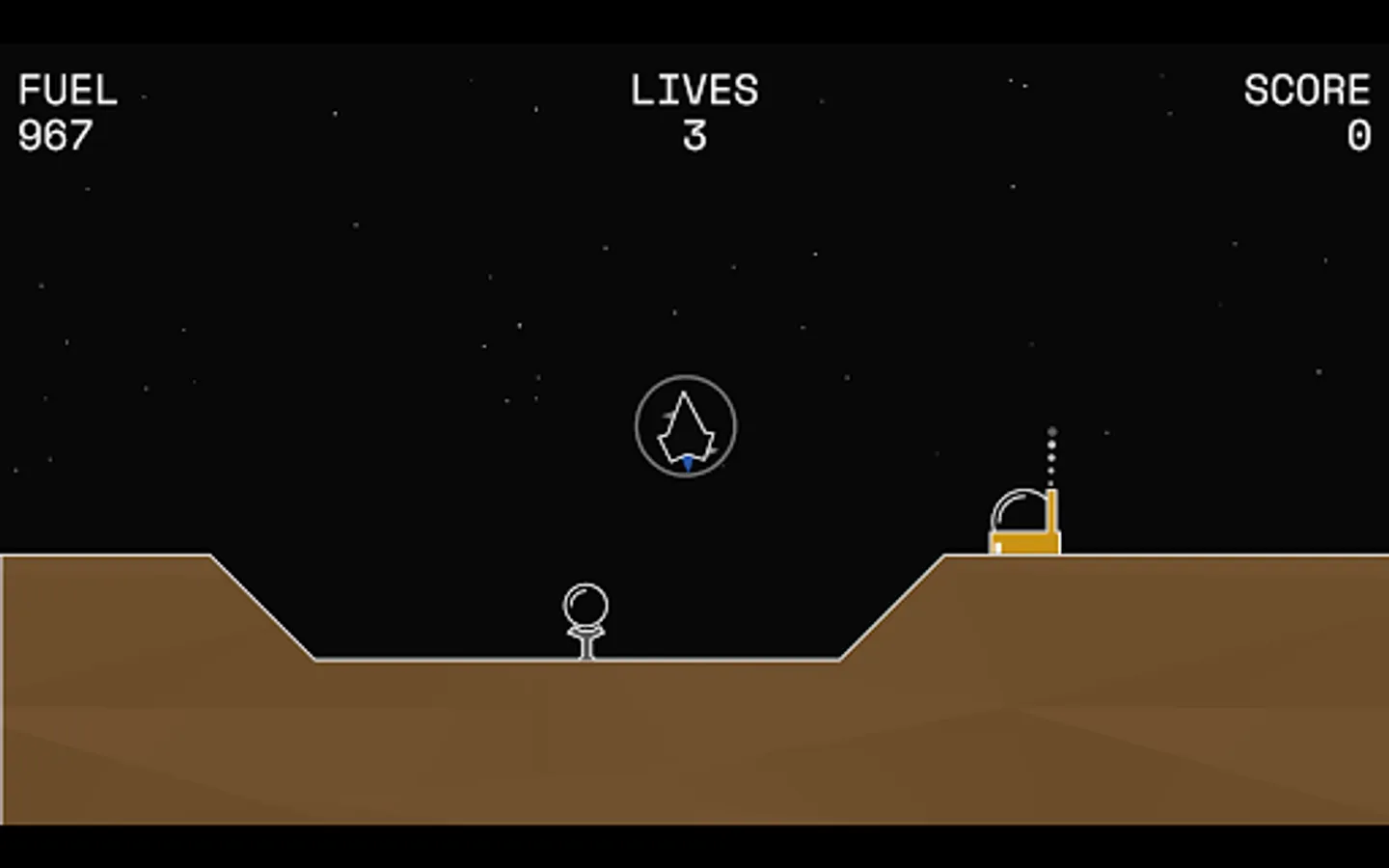Select the left sloped crater wall

click(x=260, y=608)
